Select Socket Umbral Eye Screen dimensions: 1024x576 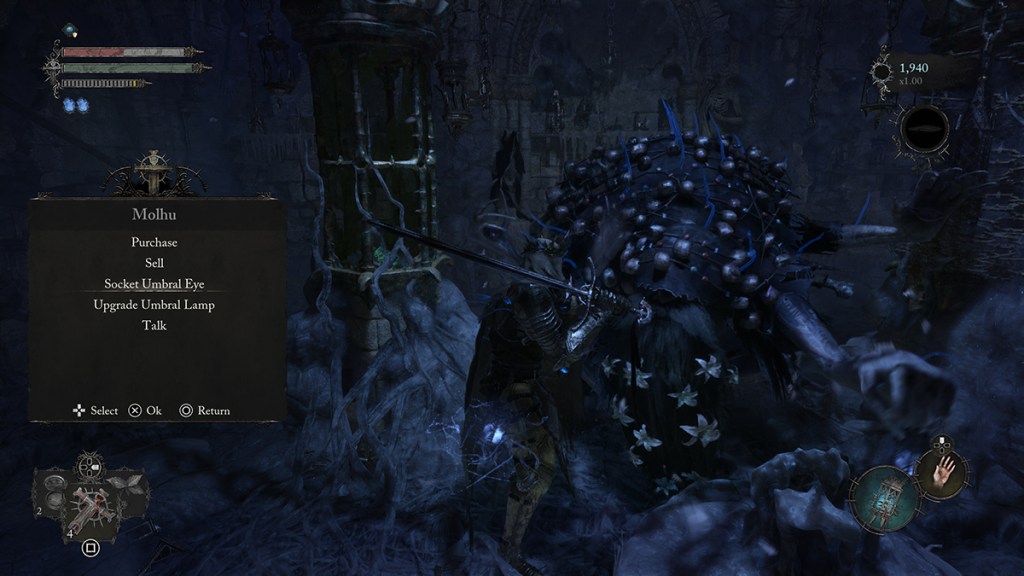[x=154, y=284]
